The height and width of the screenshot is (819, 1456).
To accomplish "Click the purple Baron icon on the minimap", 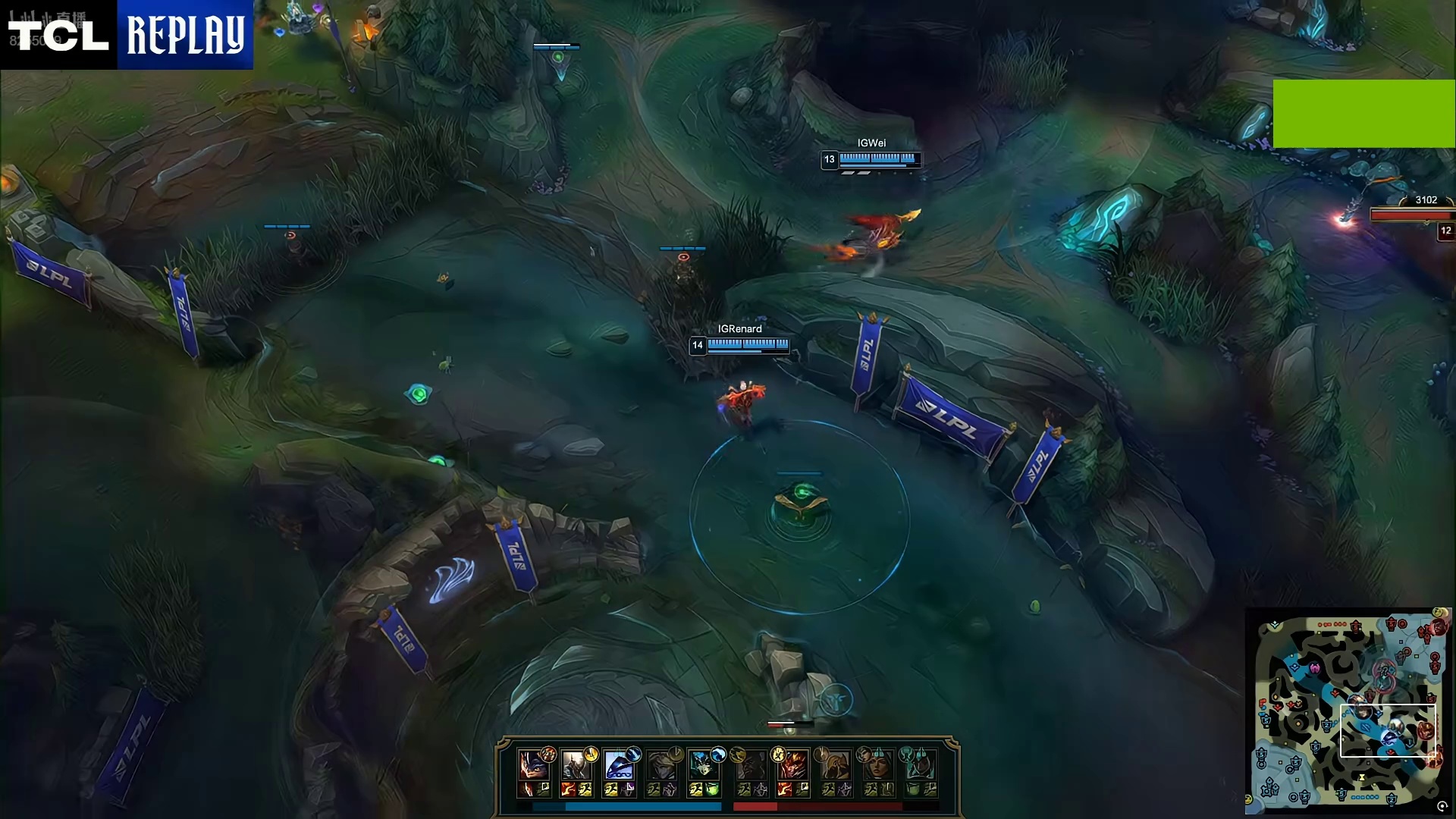I will coord(1314,668).
